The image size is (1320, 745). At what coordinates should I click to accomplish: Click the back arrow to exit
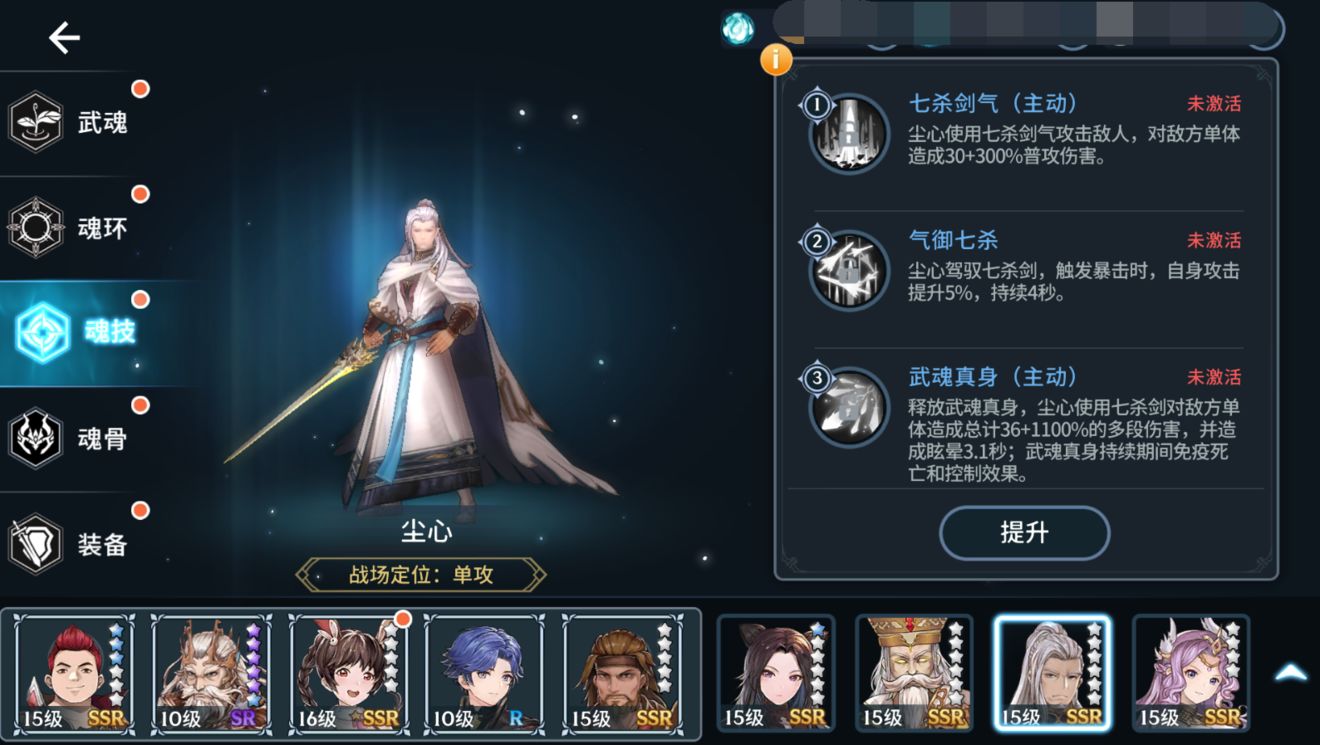[64, 38]
